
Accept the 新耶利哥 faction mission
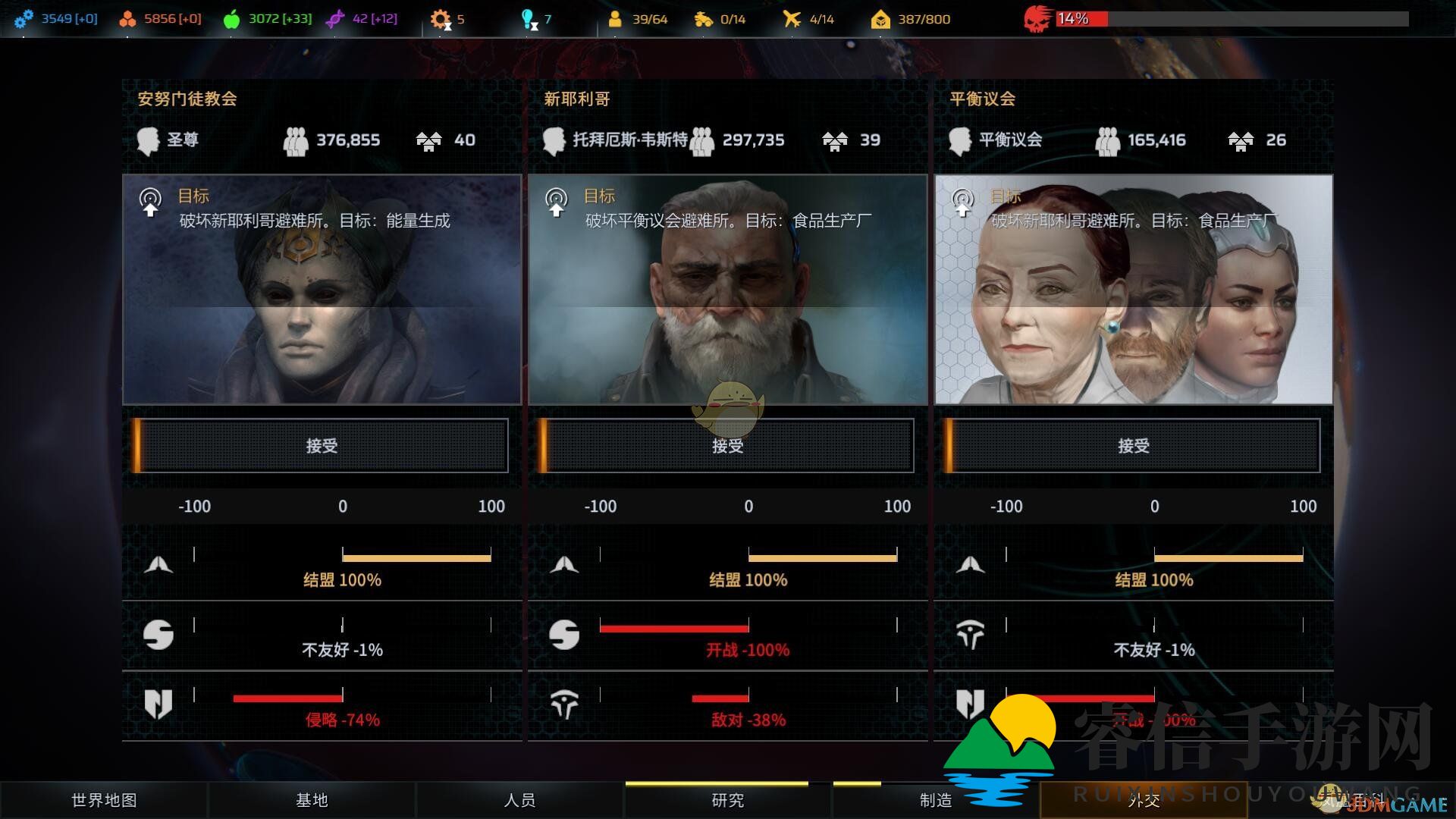[x=727, y=446]
